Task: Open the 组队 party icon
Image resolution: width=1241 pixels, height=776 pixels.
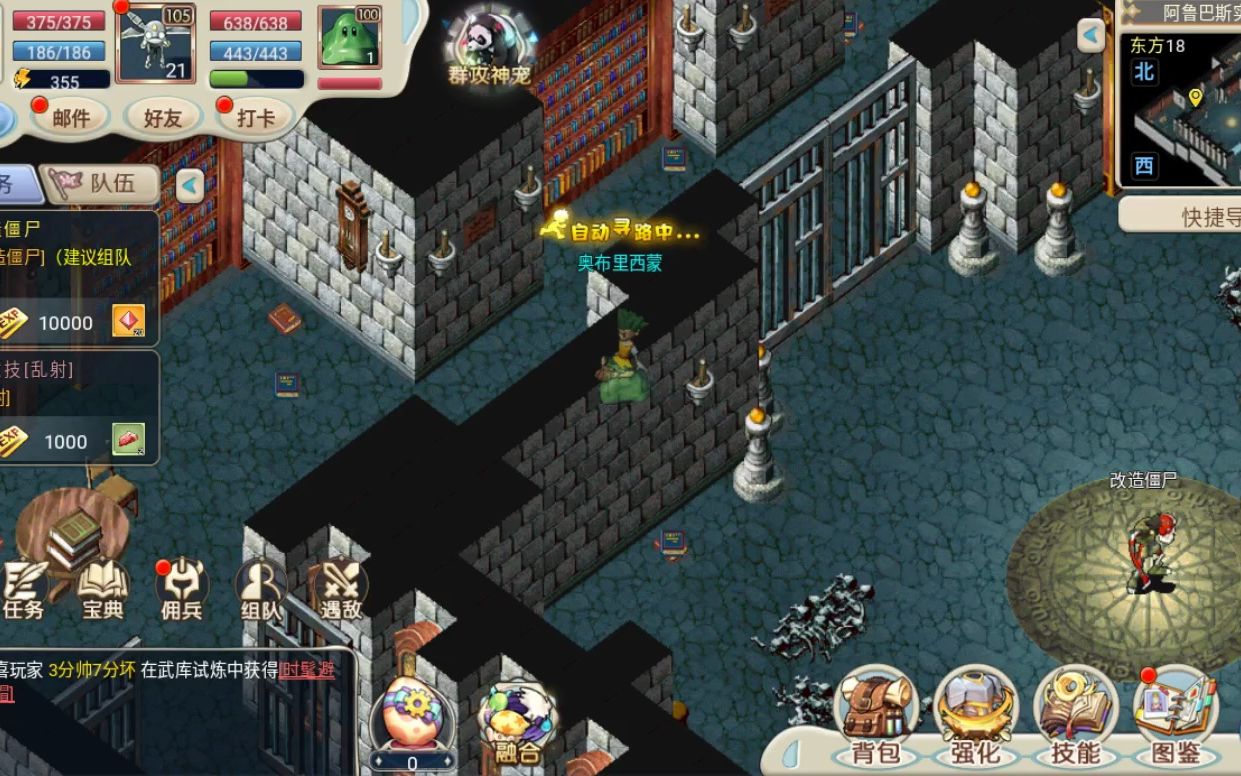Action: click(260, 590)
